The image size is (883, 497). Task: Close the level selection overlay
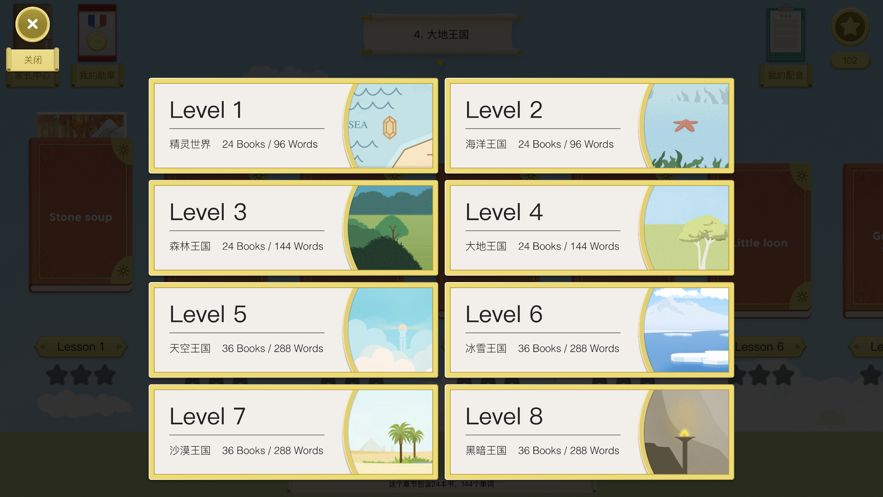(33, 25)
